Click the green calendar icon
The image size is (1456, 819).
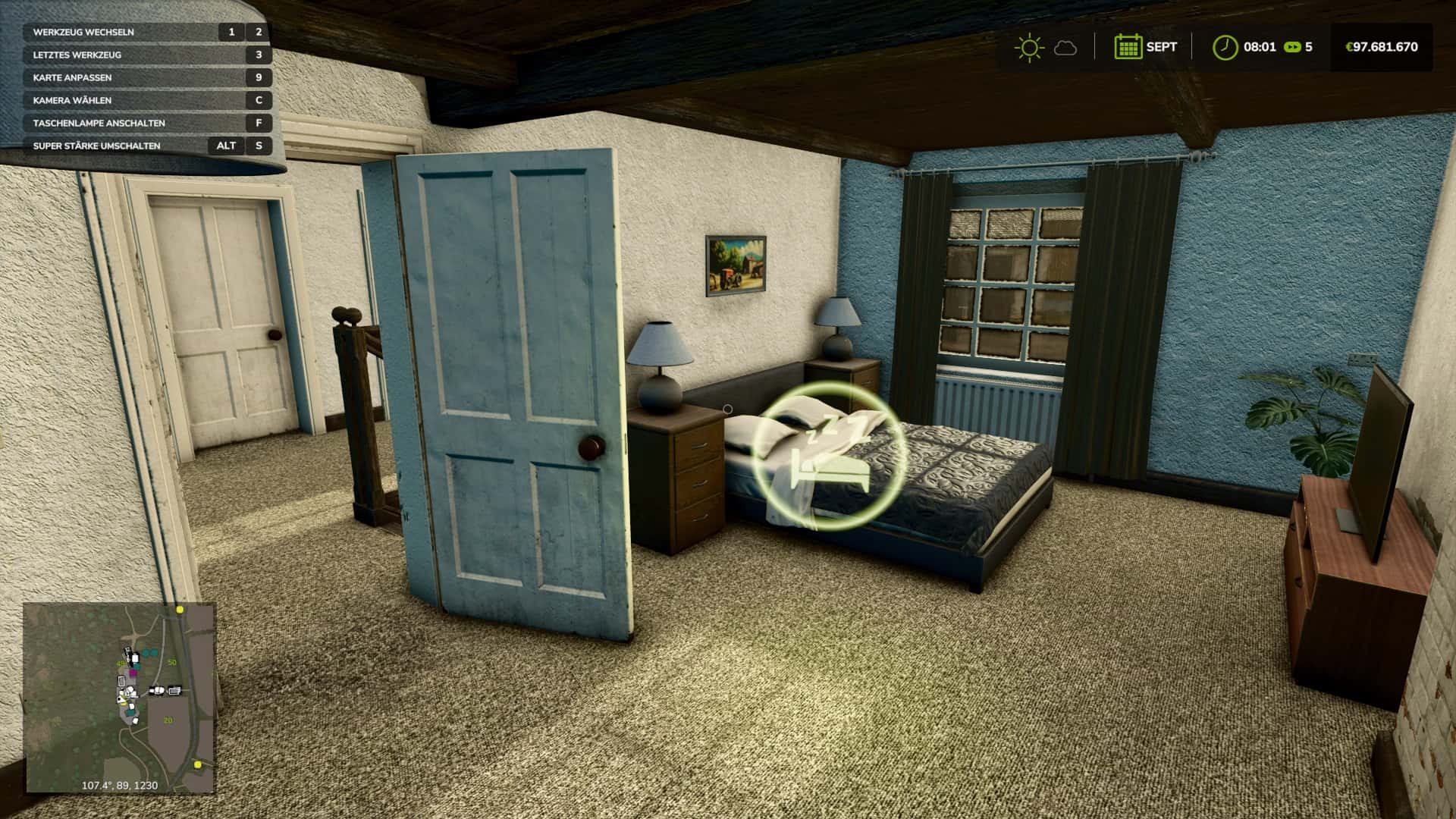coord(1128,47)
